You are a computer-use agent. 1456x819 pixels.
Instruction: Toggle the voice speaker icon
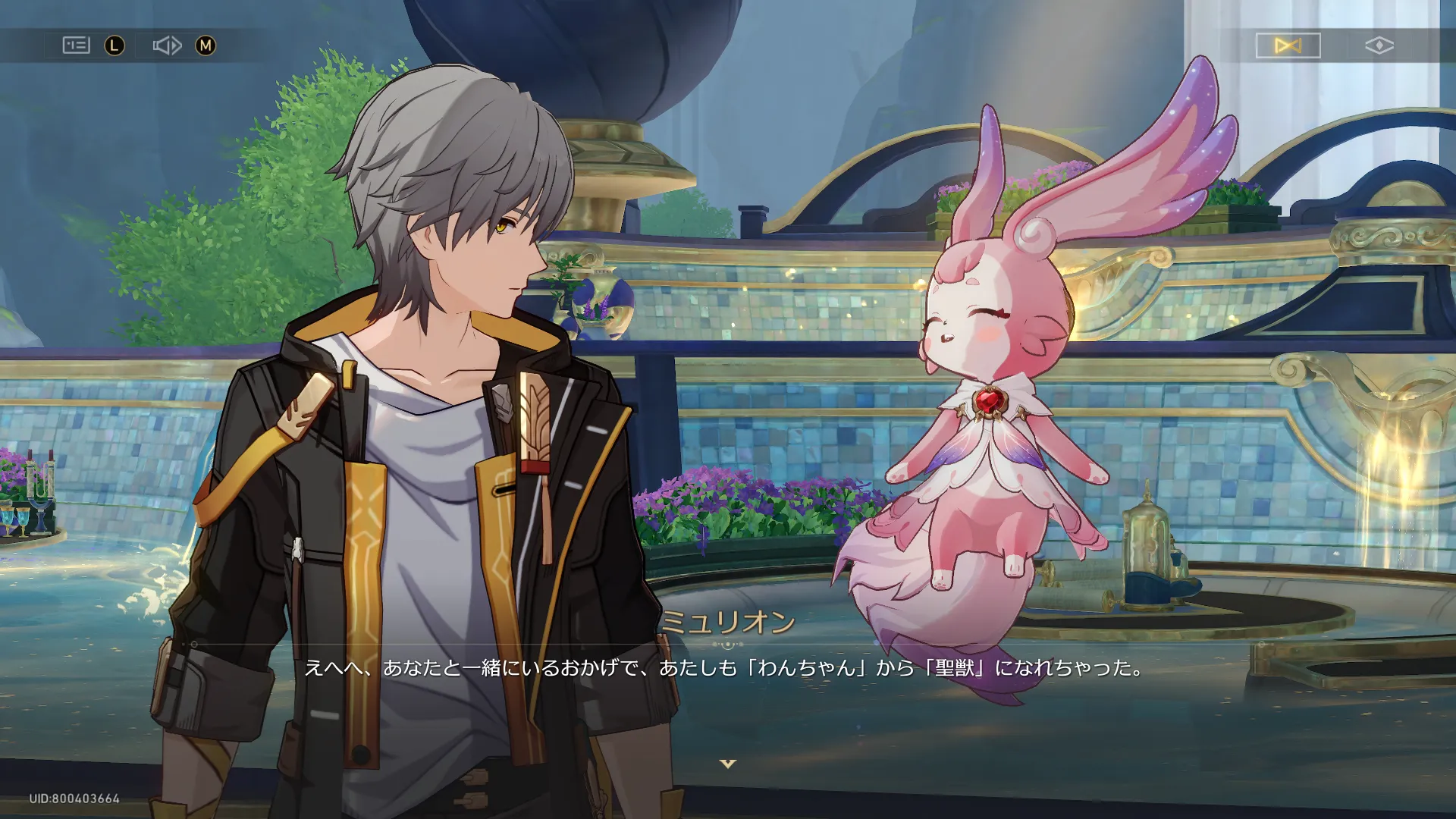pyautogui.click(x=167, y=45)
